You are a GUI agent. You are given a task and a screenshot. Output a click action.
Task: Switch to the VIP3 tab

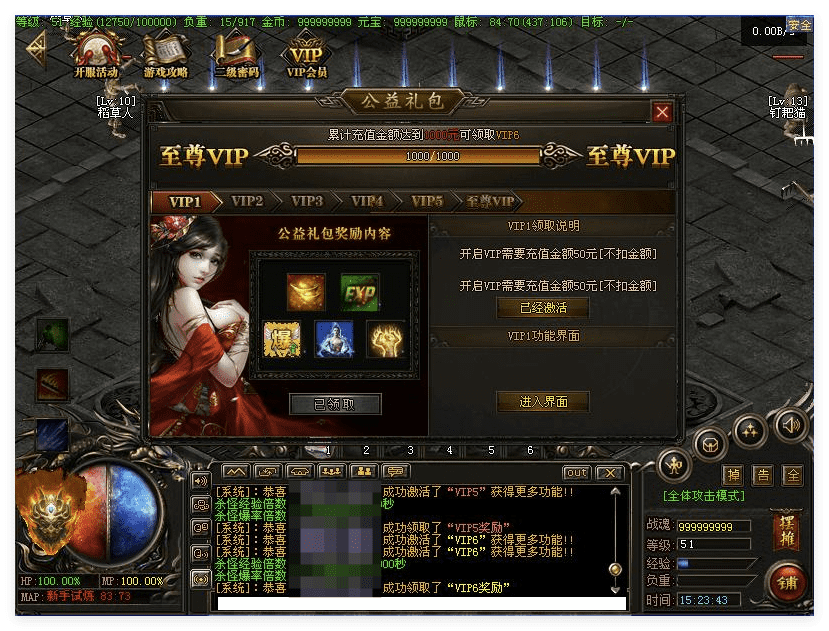(307, 201)
